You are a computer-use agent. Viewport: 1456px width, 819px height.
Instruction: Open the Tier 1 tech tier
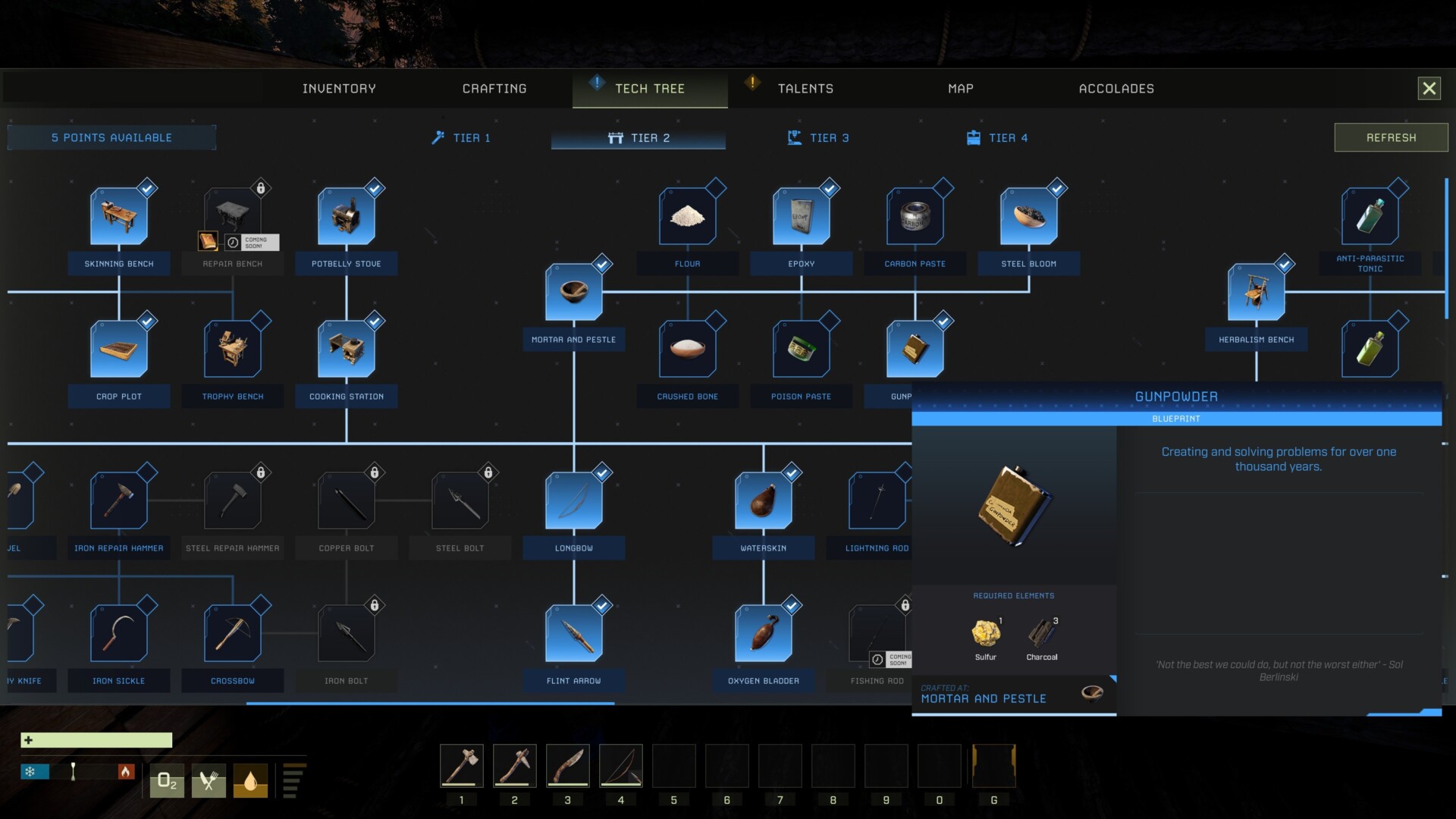[x=460, y=137]
